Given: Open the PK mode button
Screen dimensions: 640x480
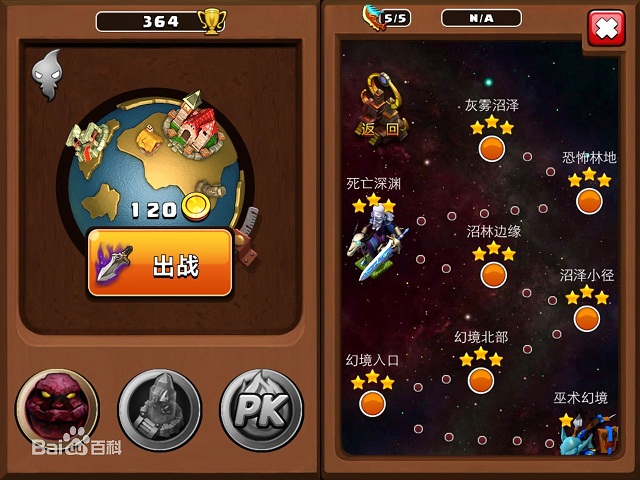Looking at the screenshot, I should tap(261, 410).
